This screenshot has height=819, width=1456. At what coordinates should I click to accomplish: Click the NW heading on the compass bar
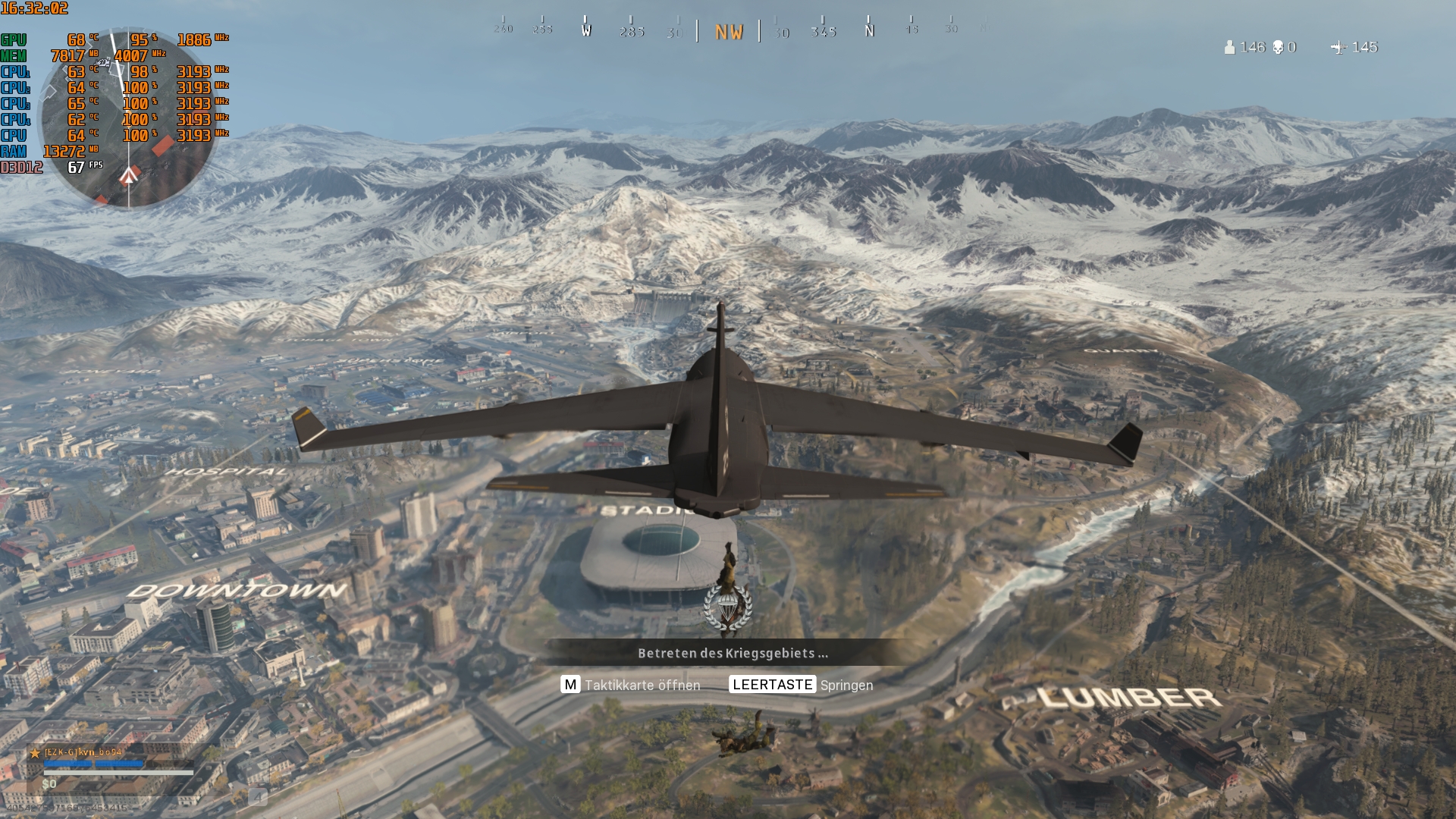pyautogui.click(x=729, y=32)
